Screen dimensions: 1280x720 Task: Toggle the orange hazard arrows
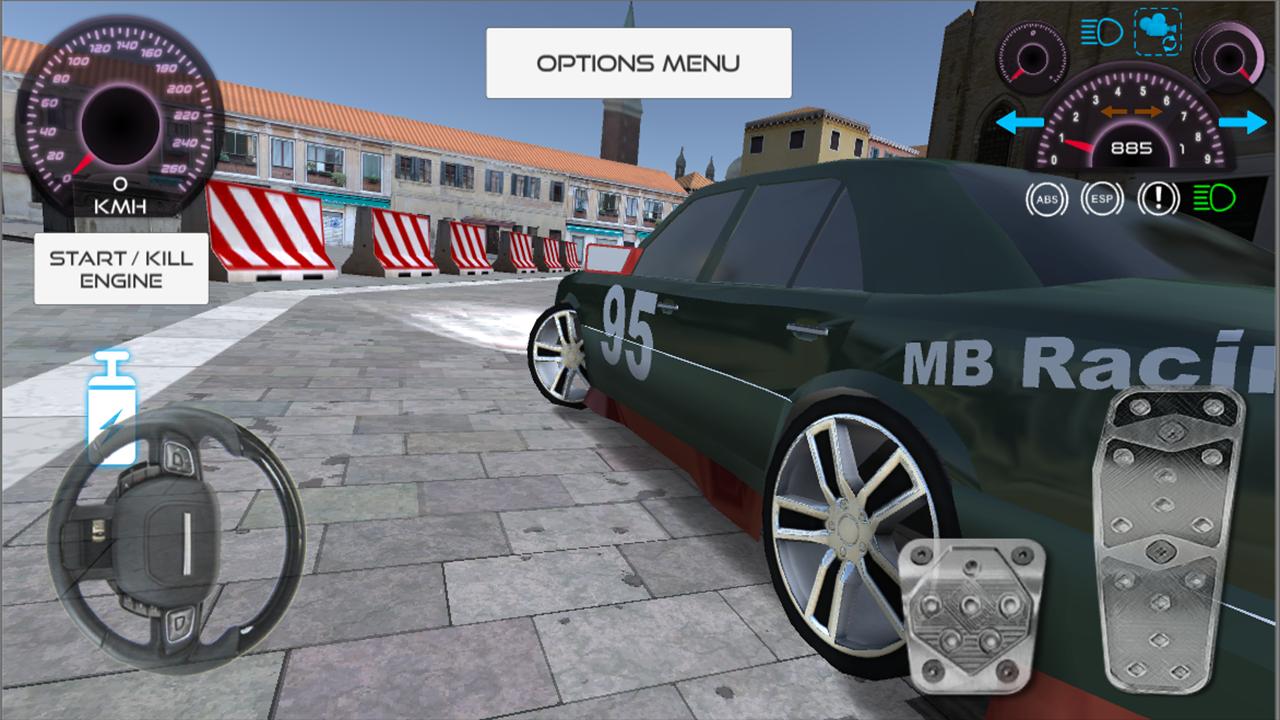tap(1132, 112)
